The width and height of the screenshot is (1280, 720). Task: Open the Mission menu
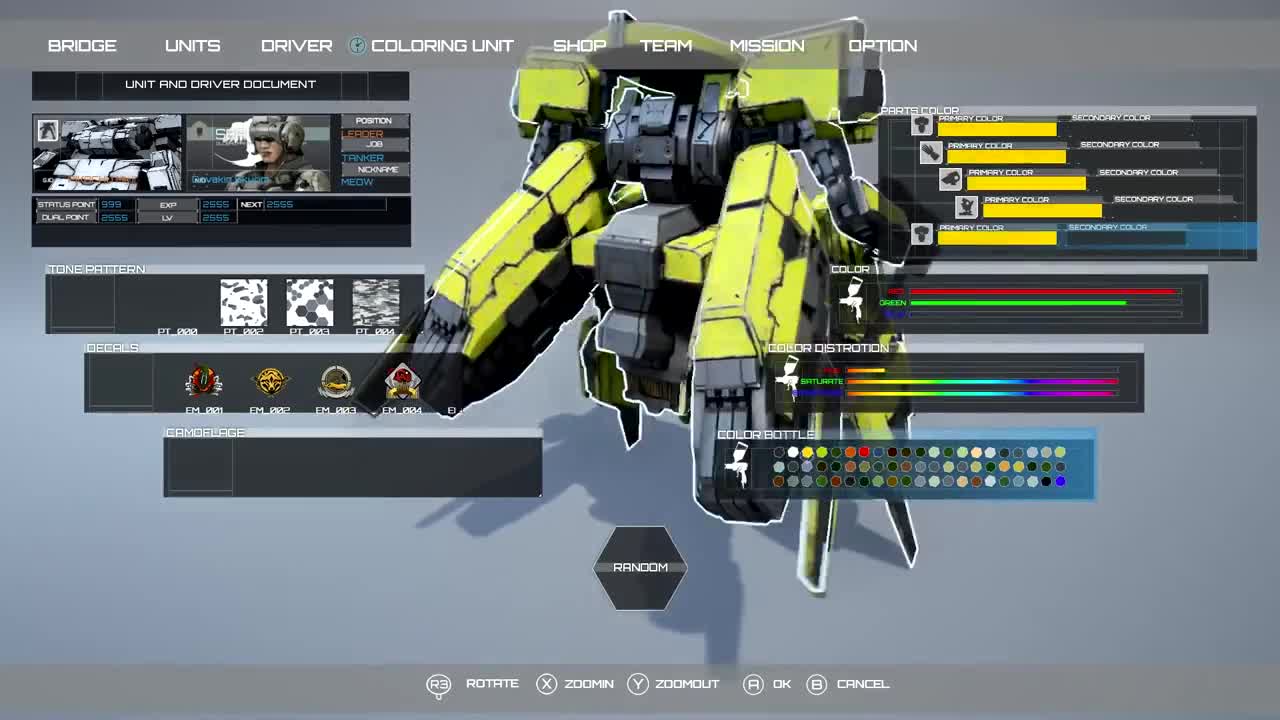[767, 45]
